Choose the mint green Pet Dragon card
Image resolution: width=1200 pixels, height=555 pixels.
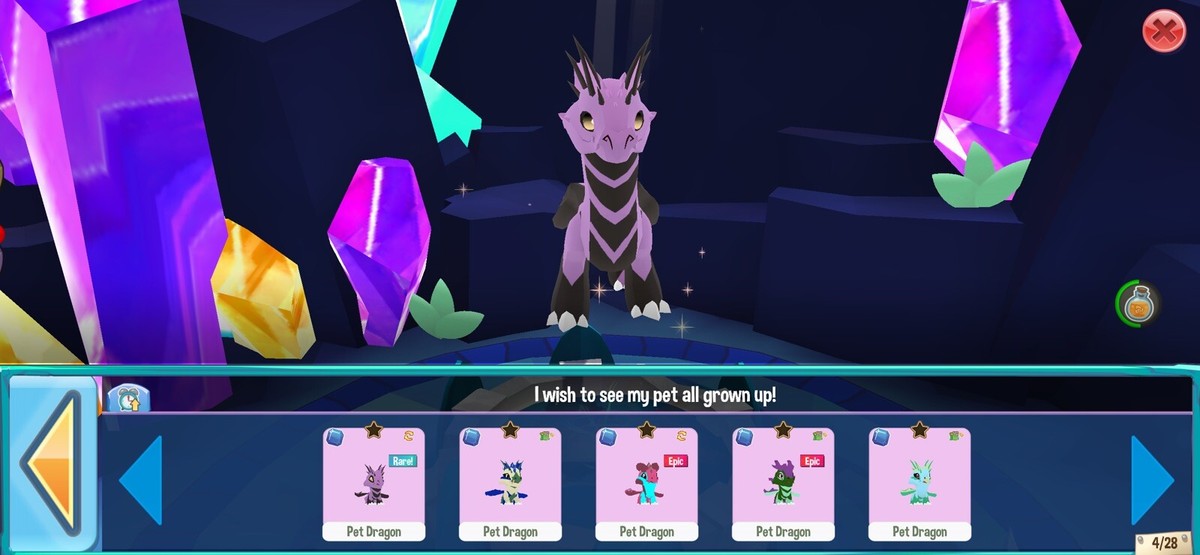[919, 483]
